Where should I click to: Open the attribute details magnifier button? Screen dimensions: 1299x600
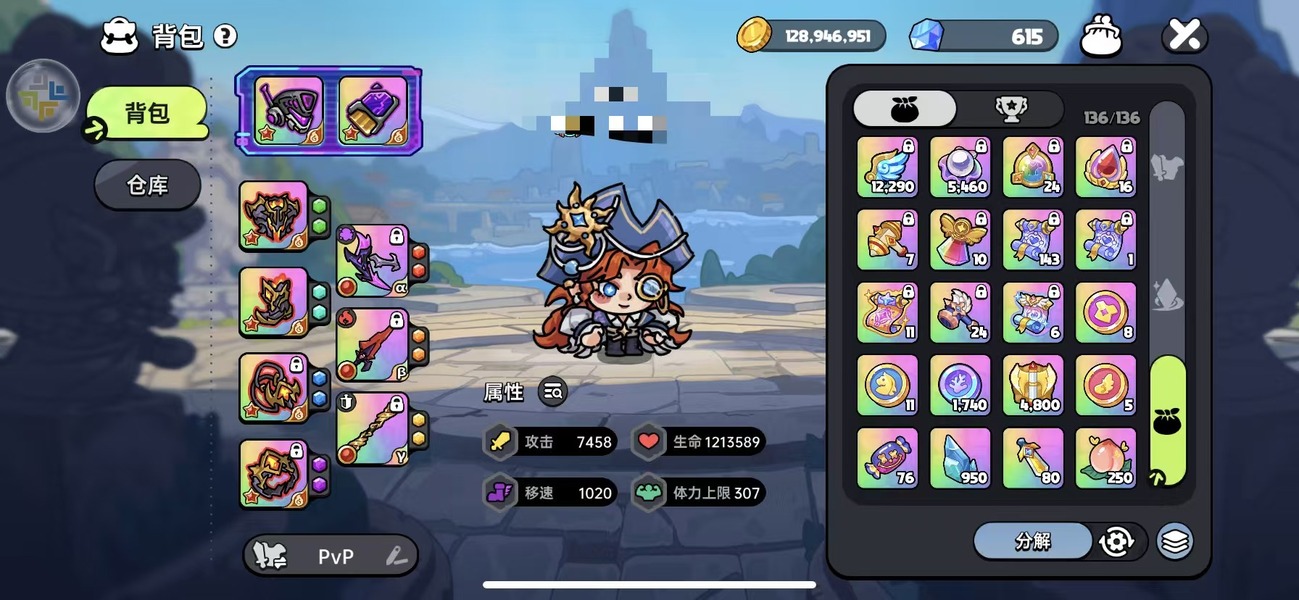[x=553, y=392]
